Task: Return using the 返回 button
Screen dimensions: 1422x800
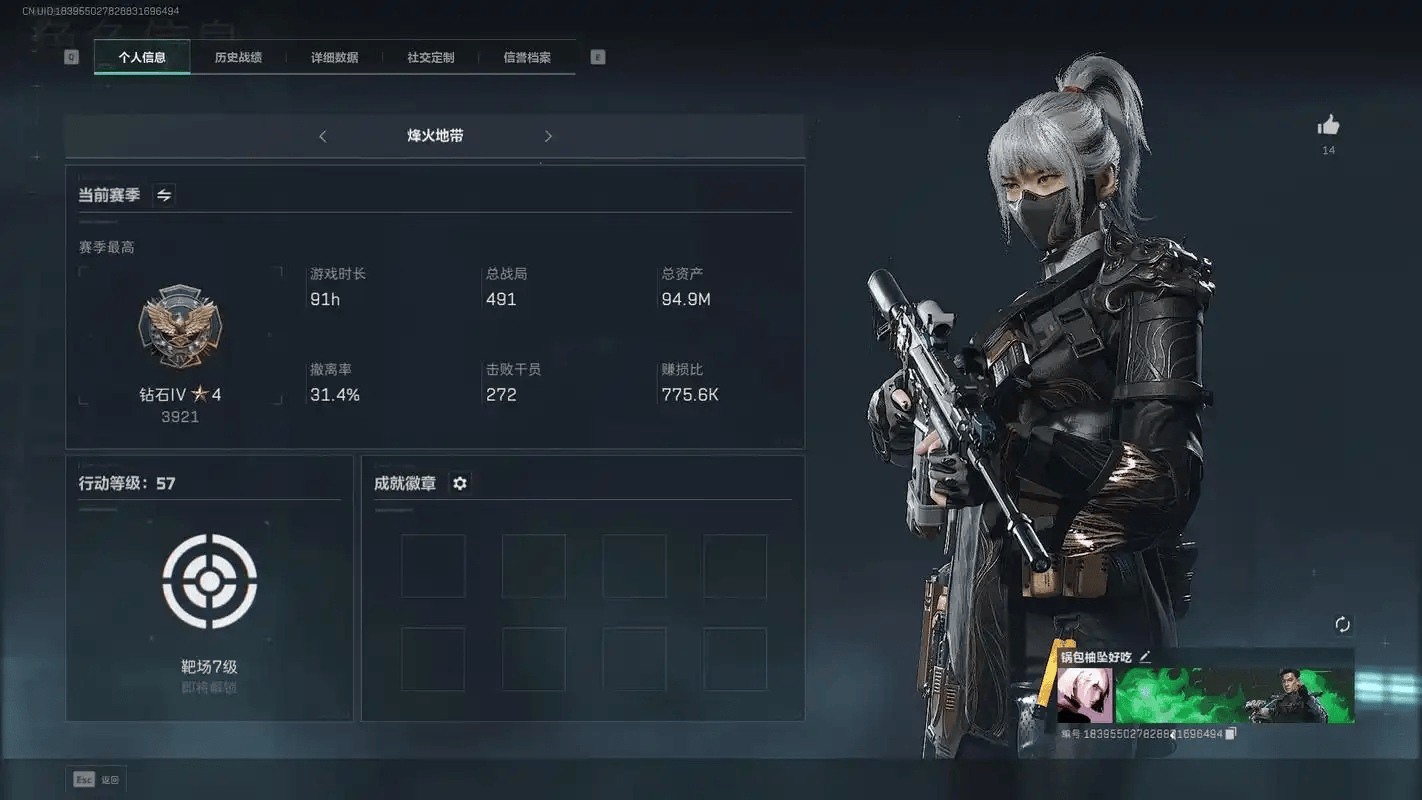Action: [97, 780]
